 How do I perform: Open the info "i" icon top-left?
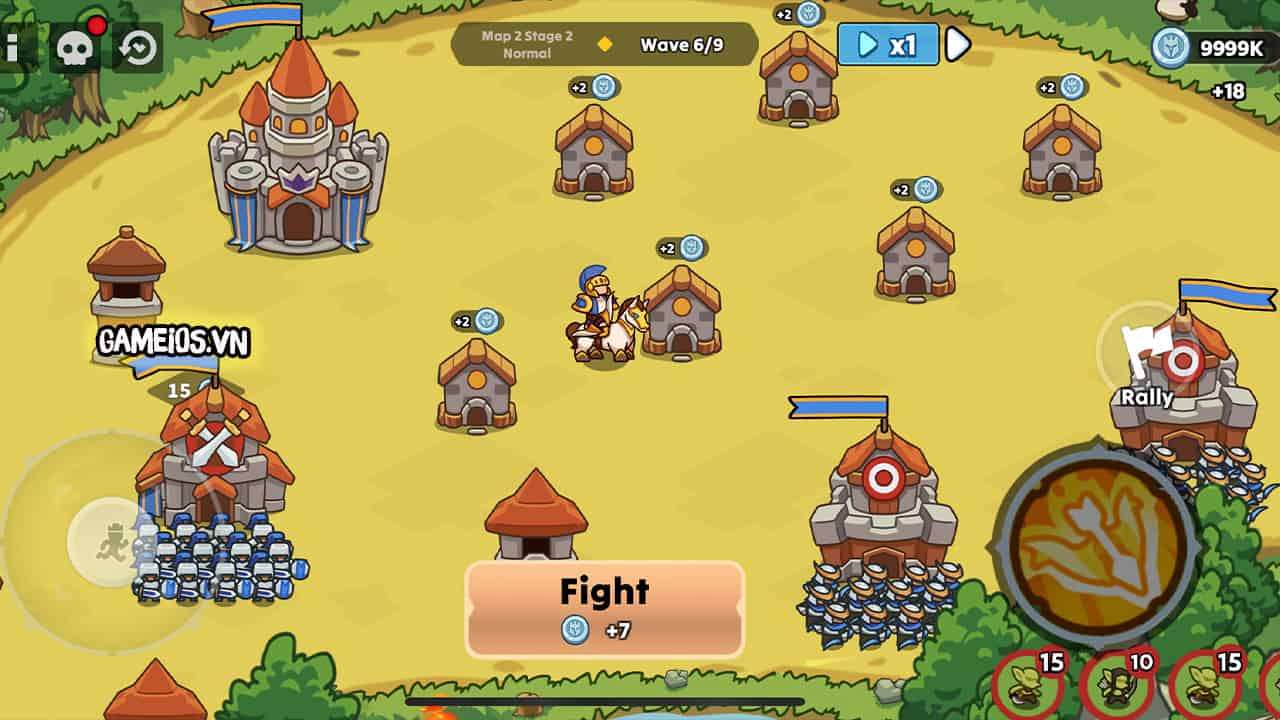click(x=14, y=45)
